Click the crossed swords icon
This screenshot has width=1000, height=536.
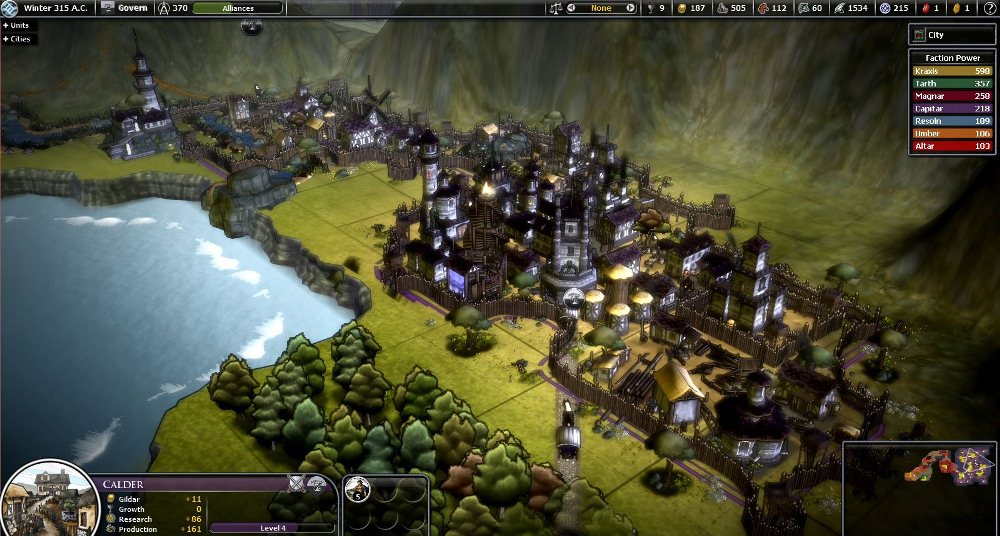click(297, 484)
